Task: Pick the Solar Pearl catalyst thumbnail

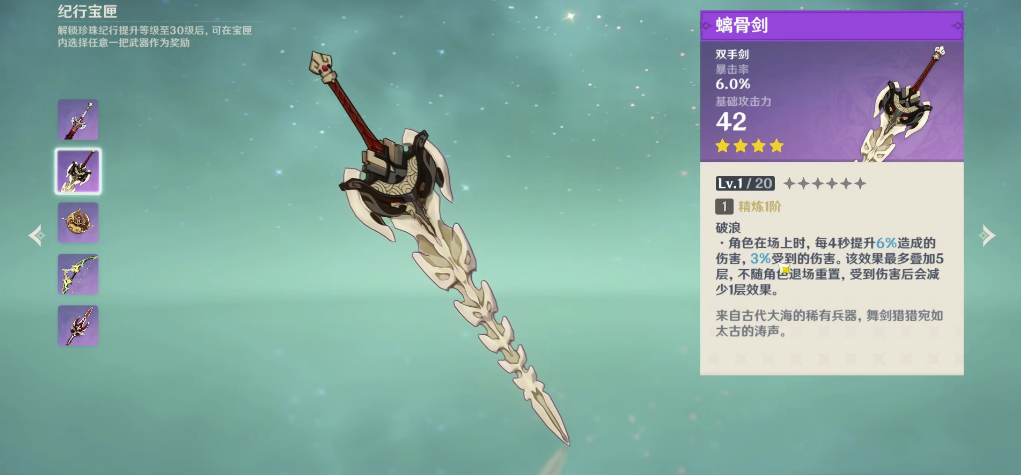Action: click(78, 223)
